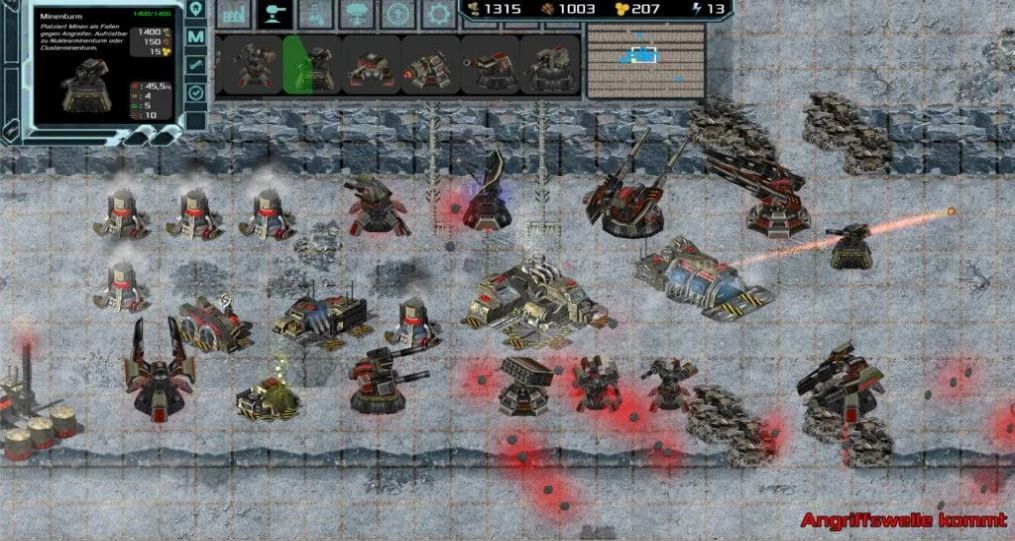
Task: Open the upgrade arrow tab
Action: (397, 14)
